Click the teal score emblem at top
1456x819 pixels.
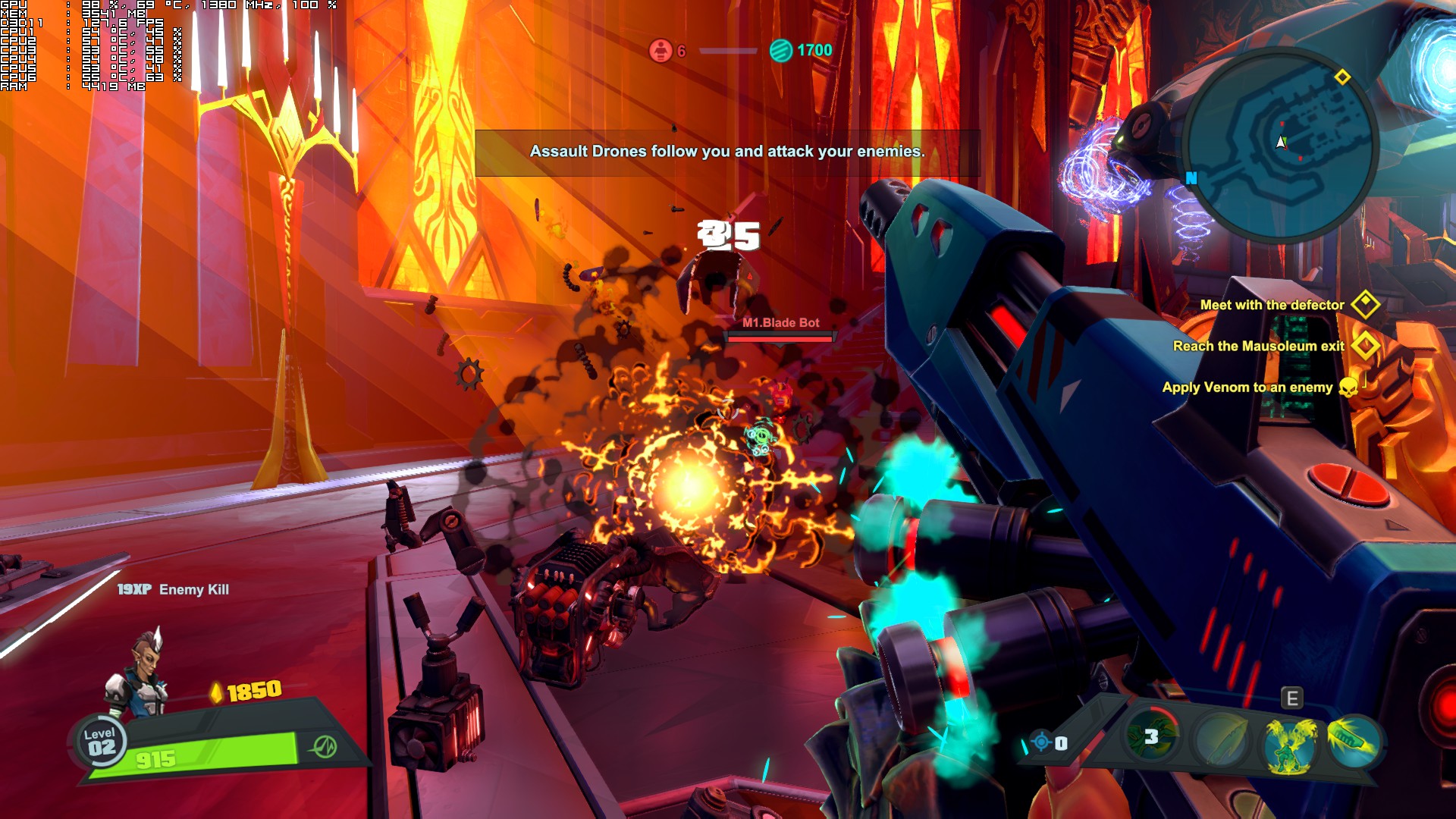pyautogui.click(x=780, y=51)
